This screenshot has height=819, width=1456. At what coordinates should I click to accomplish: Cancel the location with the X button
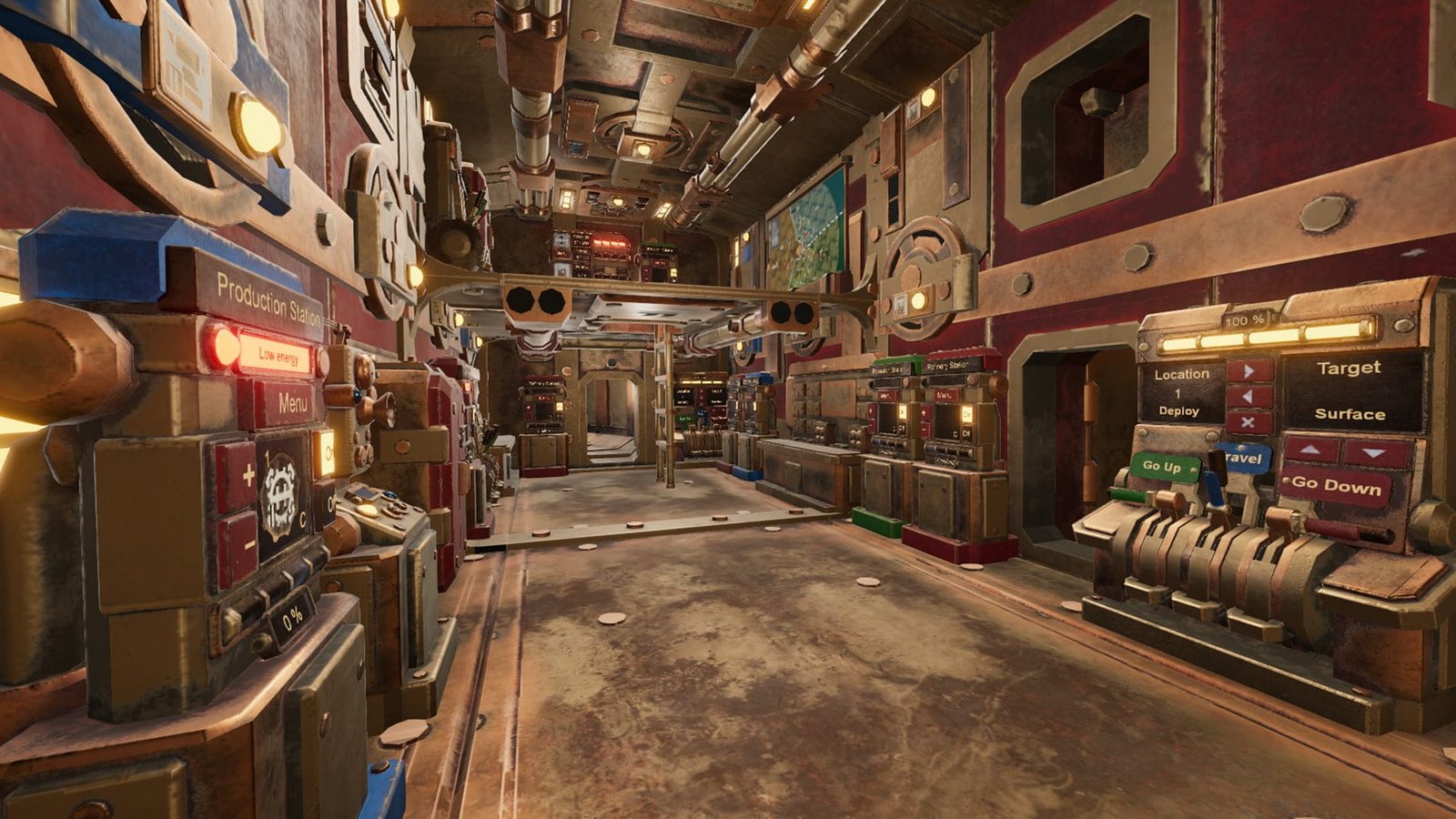pos(1249,422)
